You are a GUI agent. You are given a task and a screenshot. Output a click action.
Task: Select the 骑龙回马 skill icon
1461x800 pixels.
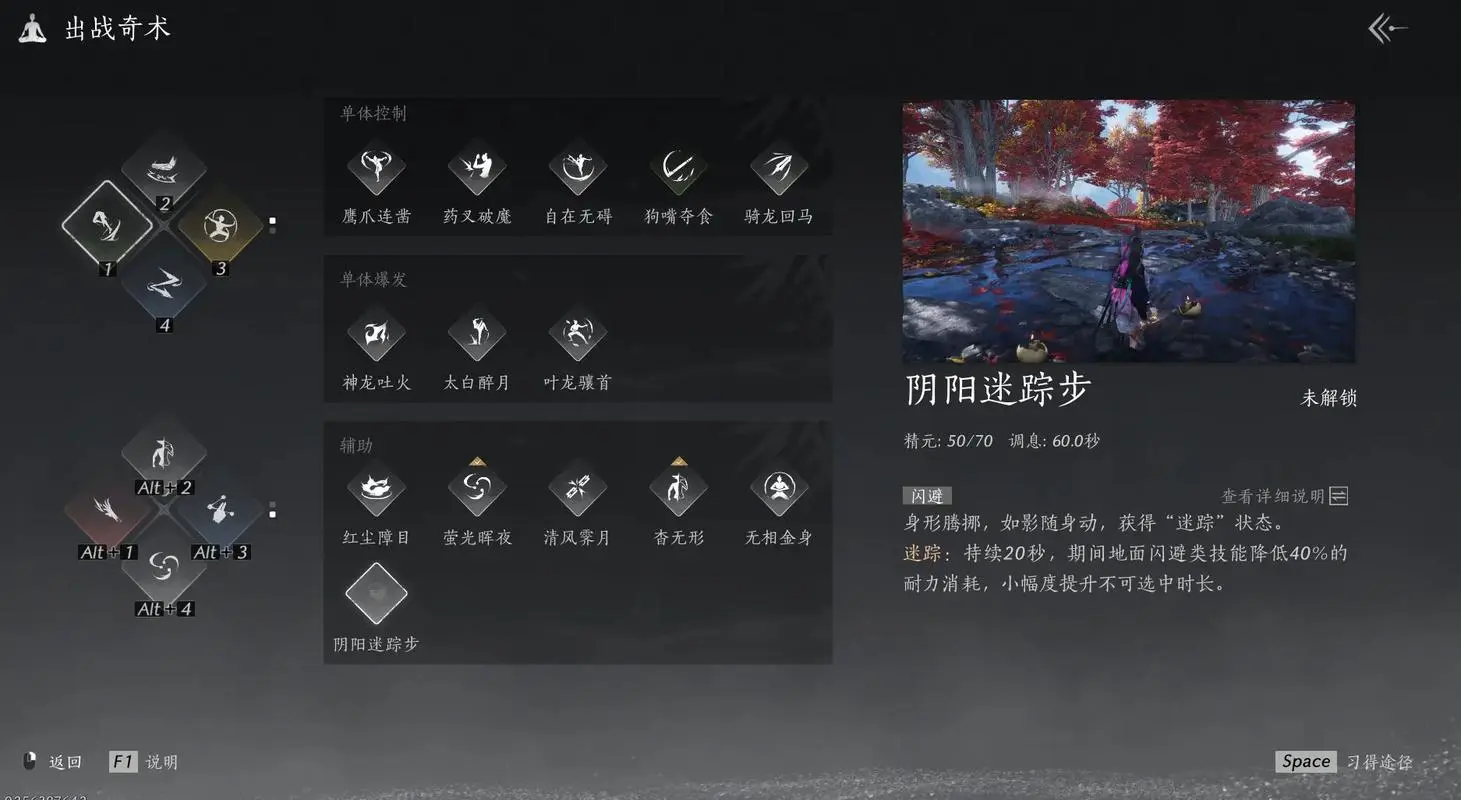(778, 170)
